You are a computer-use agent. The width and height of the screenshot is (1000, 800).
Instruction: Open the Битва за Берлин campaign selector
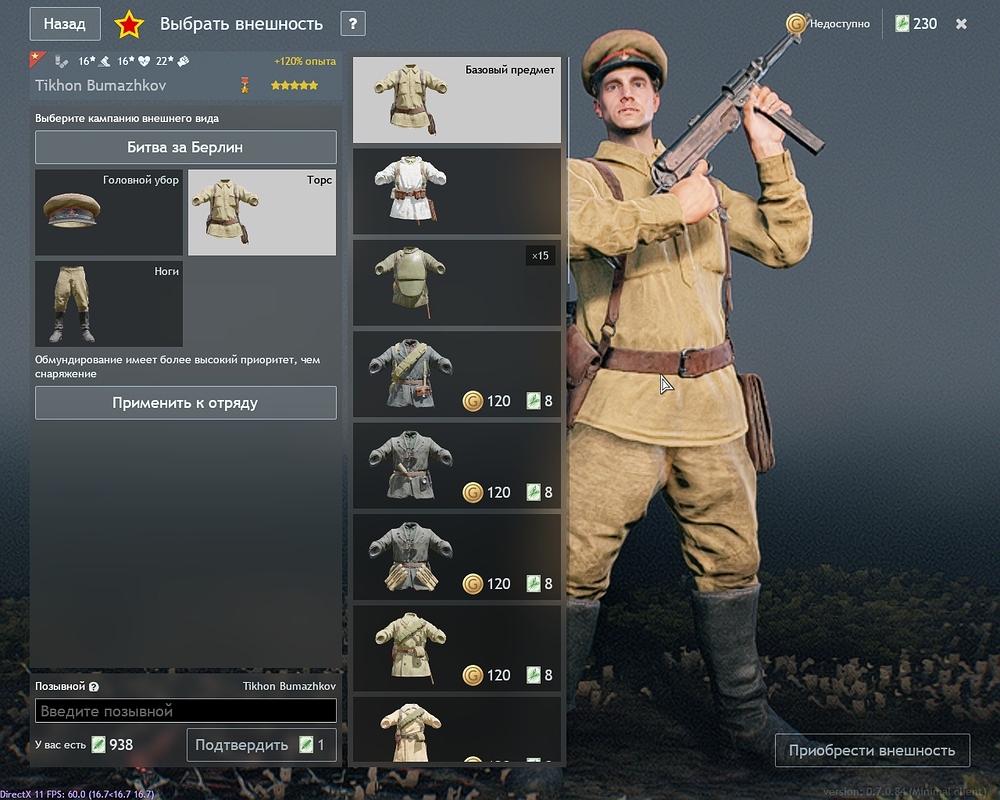click(x=186, y=147)
